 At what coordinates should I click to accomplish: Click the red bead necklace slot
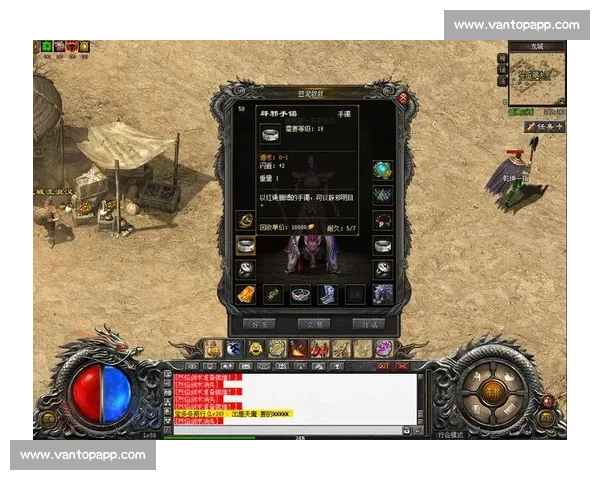pos(383,220)
